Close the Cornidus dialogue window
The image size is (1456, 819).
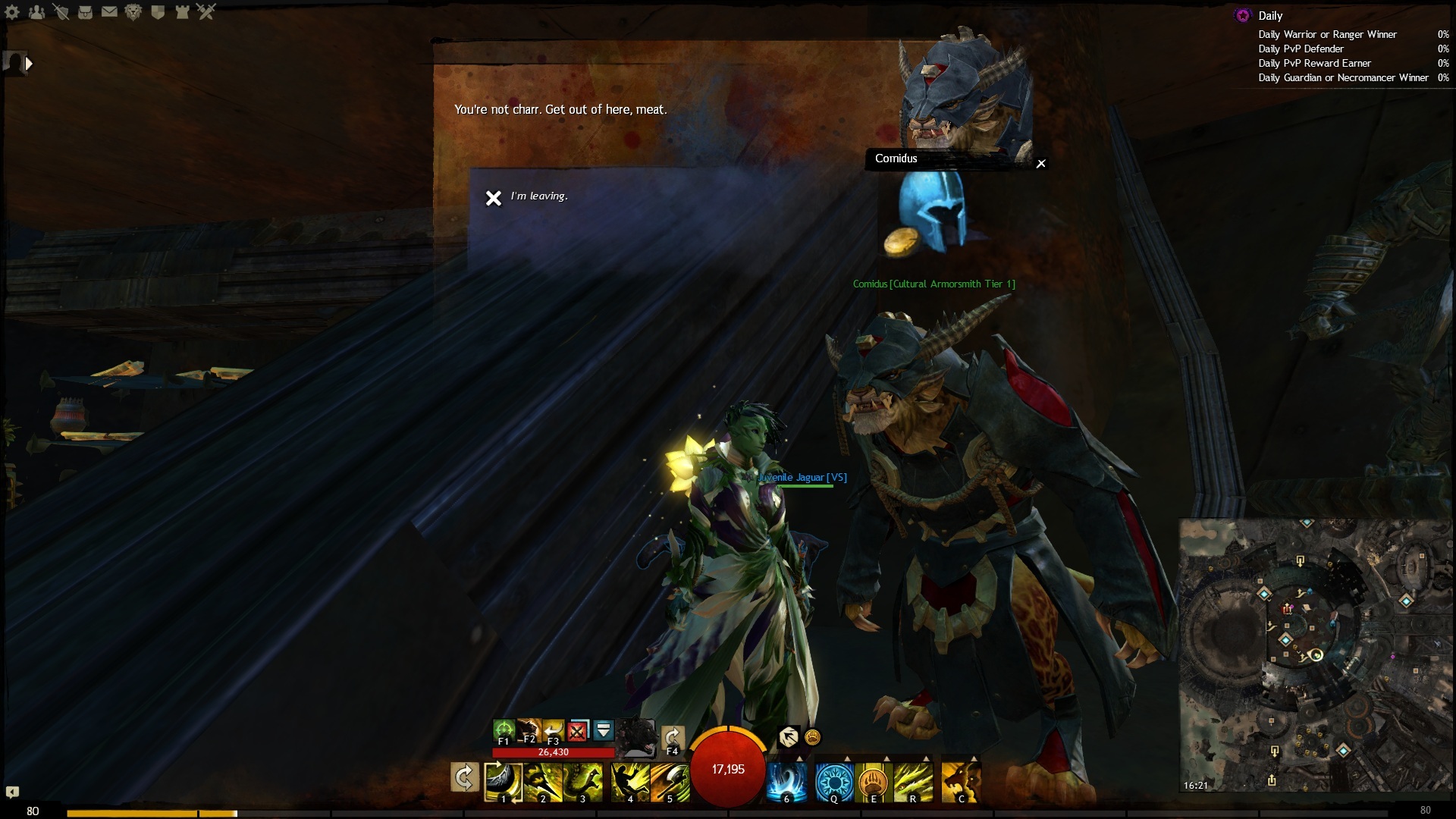tap(1041, 164)
